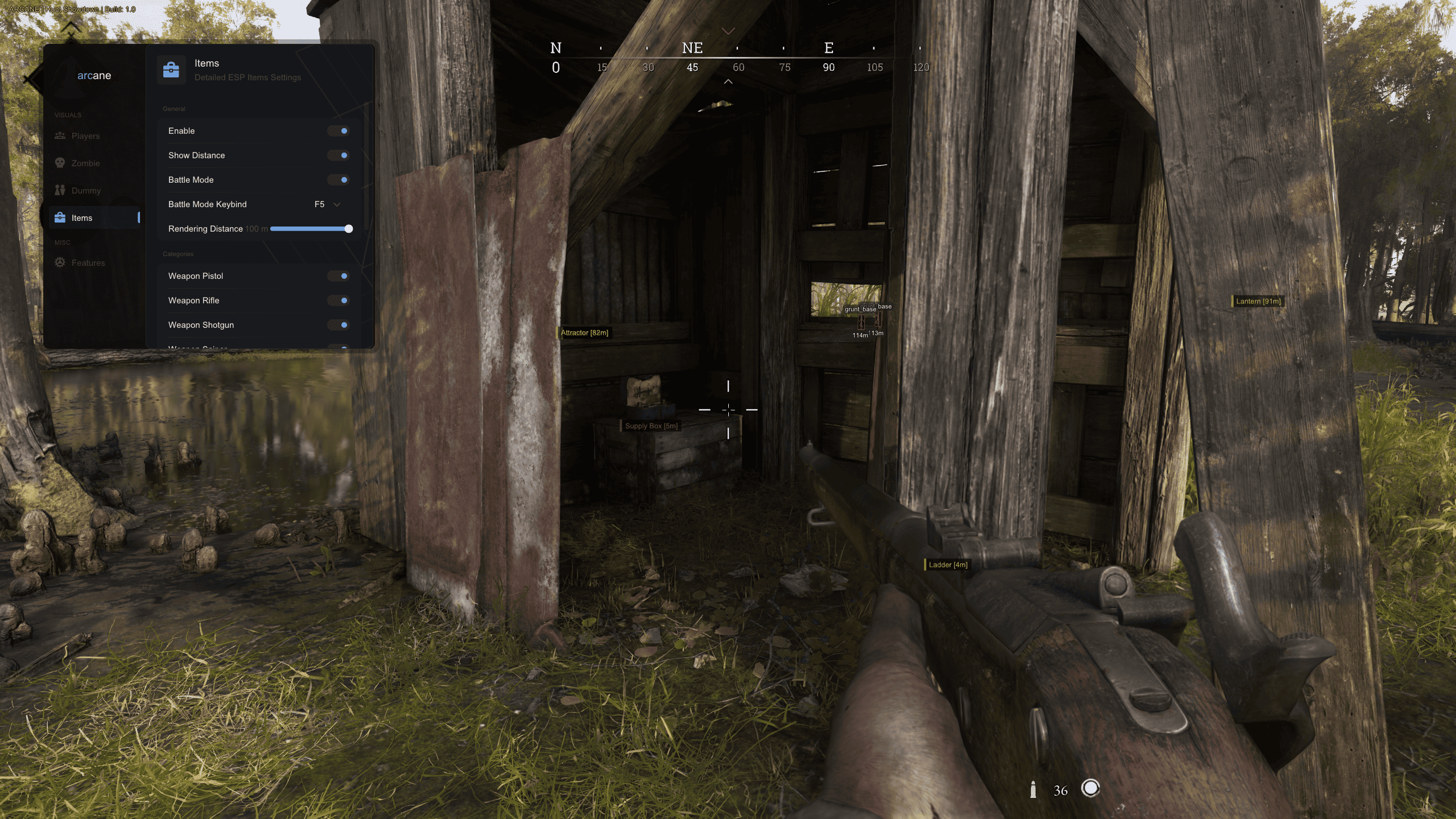The image size is (1456, 819).
Task: Click the bullet icon next to the ammo counter
Action: (x=1033, y=789)
